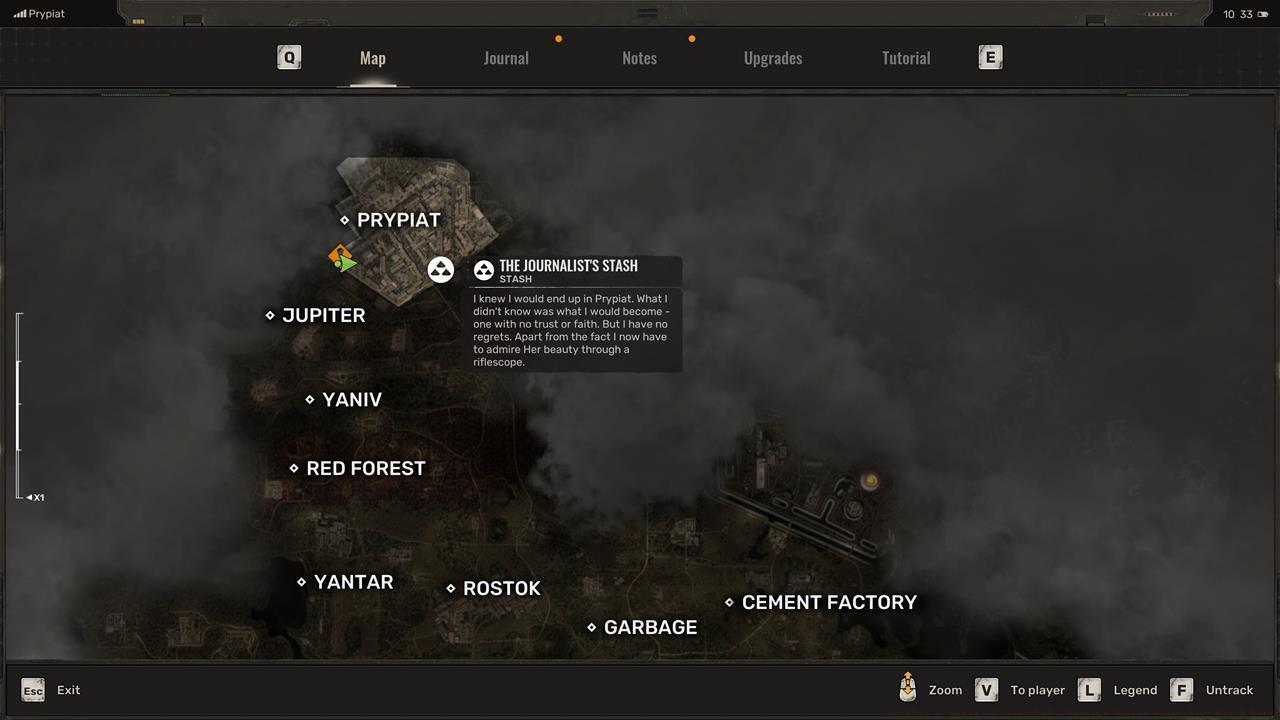Click the E key prompt icon in the header
1280x720 pixels.
tap(990, 57)
